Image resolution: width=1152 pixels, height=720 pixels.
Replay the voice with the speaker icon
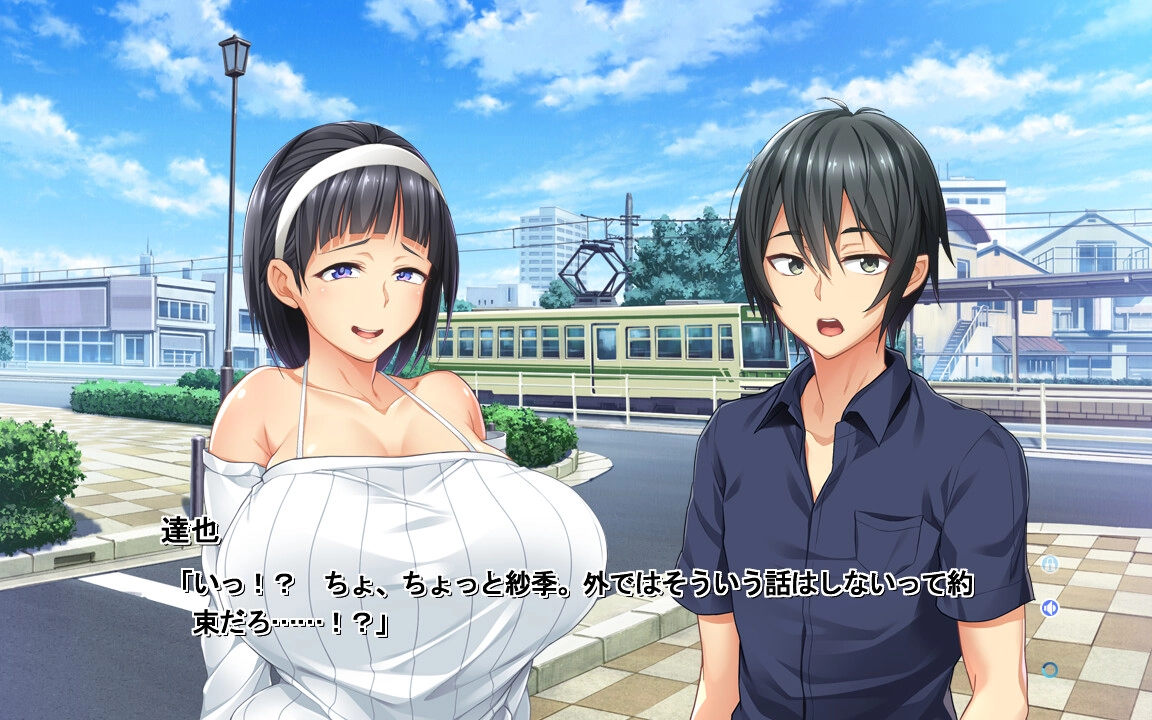coord(1050,607)
